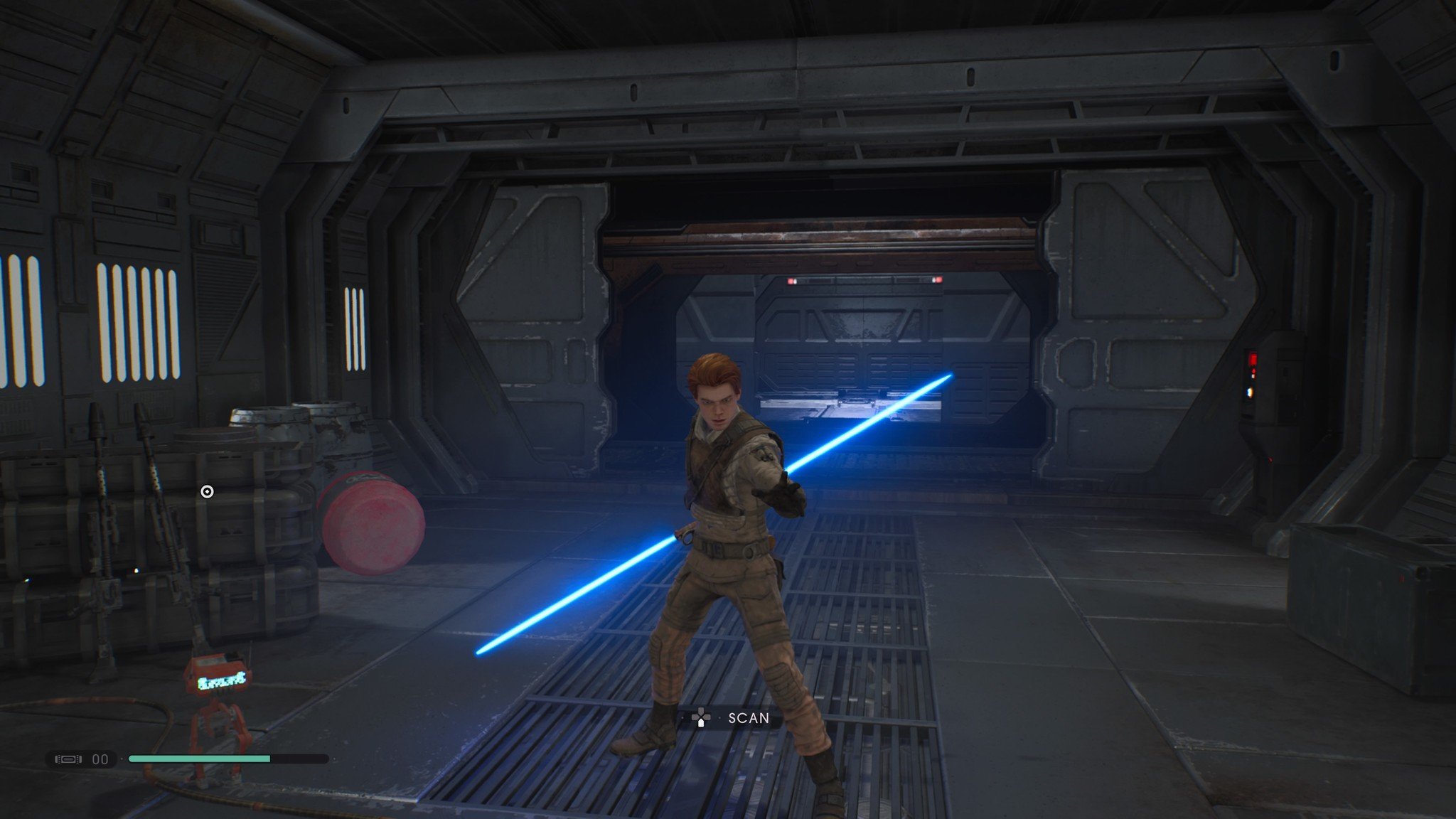Click BD-1 droid's glowing display screen
This screenshot has height=819, width=1456.
point(222,682)
